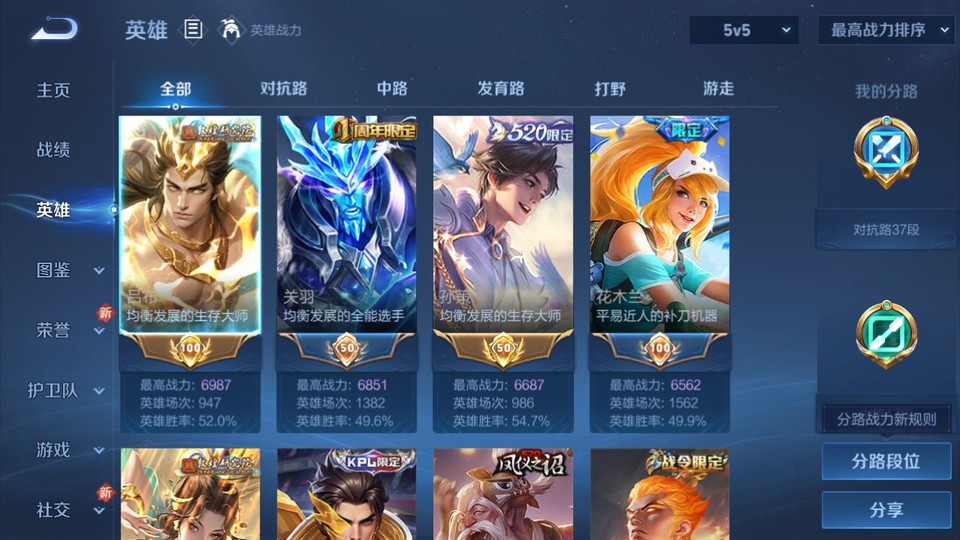Open the 最高战力排序 sort dropdown
This screenshot has width=960, height=540.
coord(886,30)
